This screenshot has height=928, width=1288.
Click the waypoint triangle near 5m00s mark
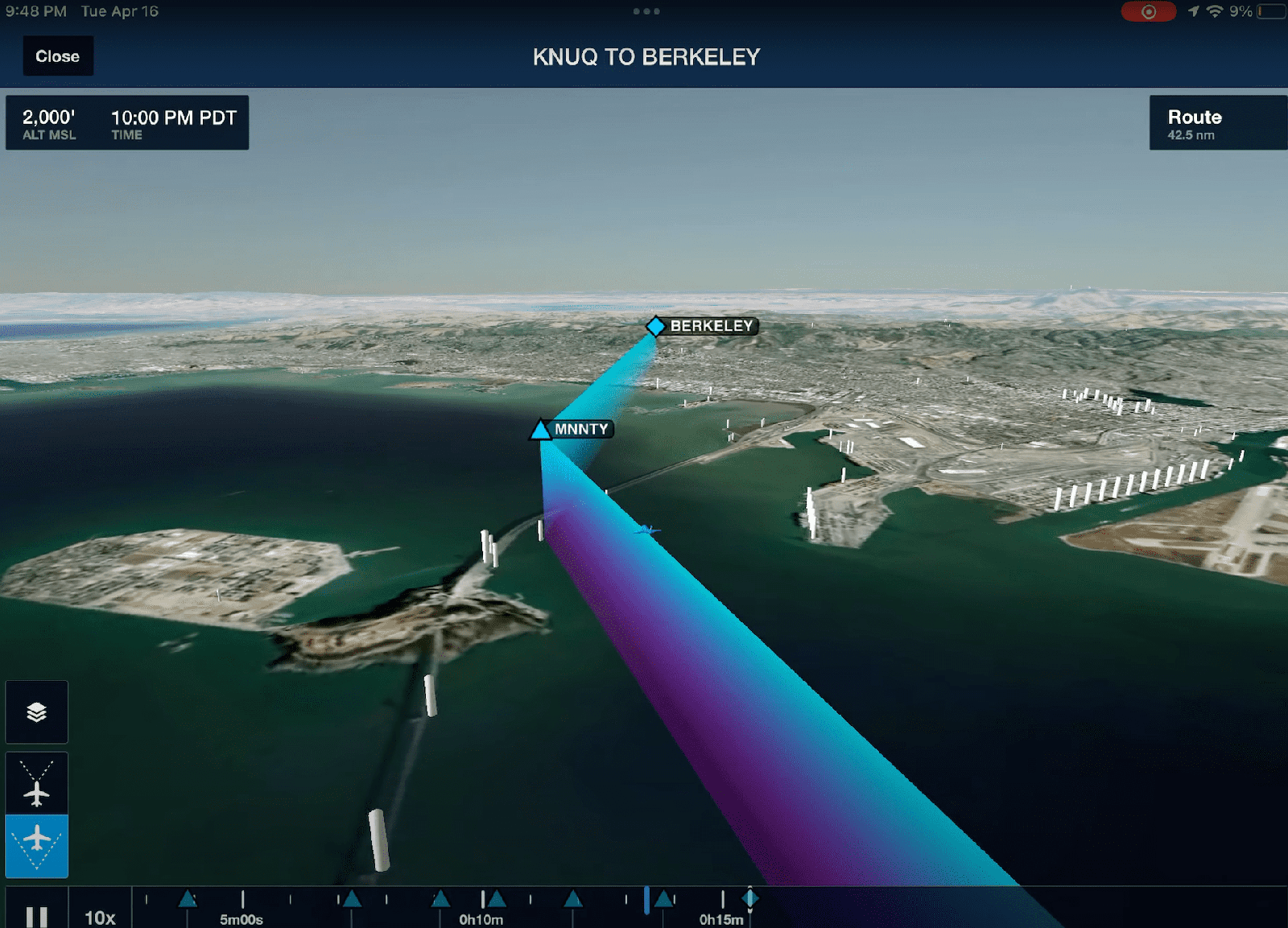coord(187,899)
